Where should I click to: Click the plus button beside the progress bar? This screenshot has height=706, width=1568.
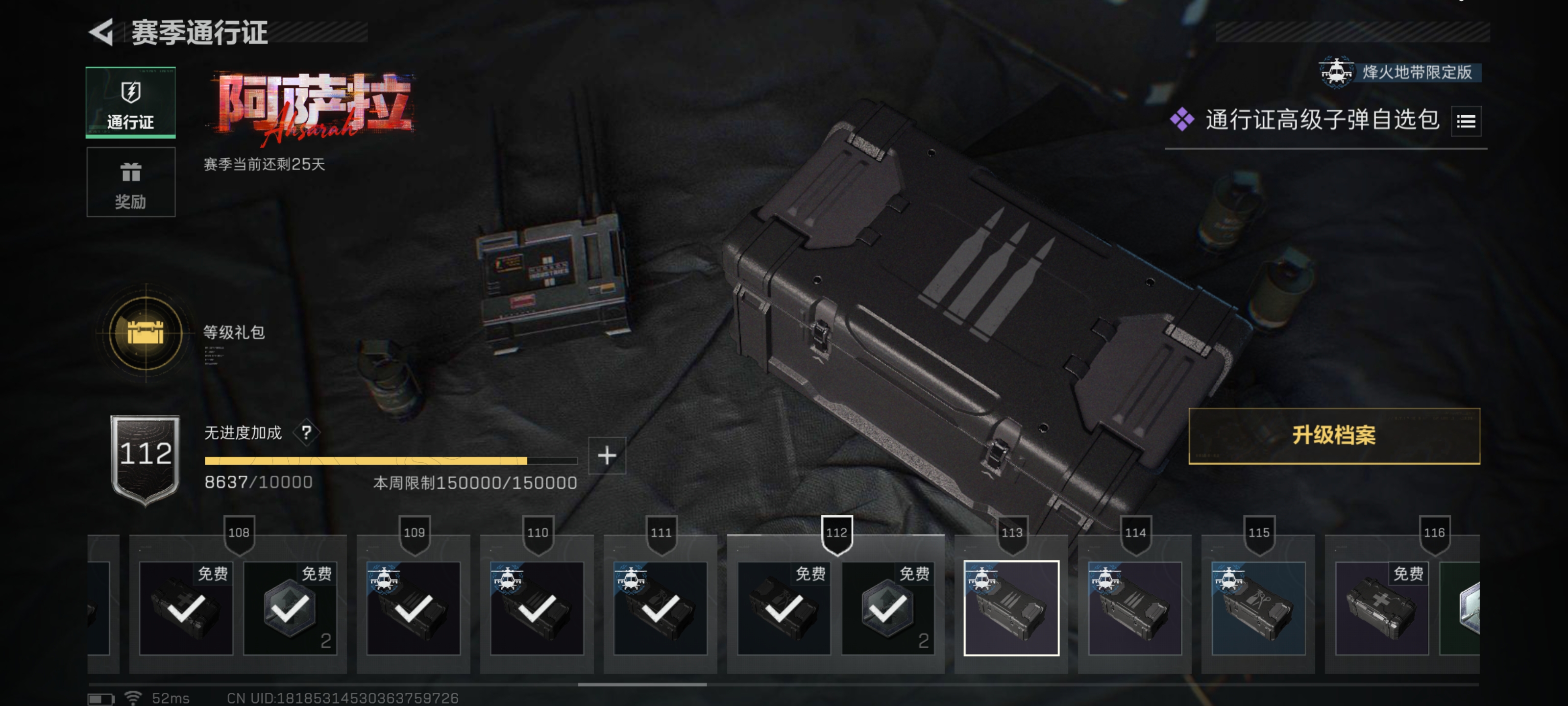[x=607, y=455]
